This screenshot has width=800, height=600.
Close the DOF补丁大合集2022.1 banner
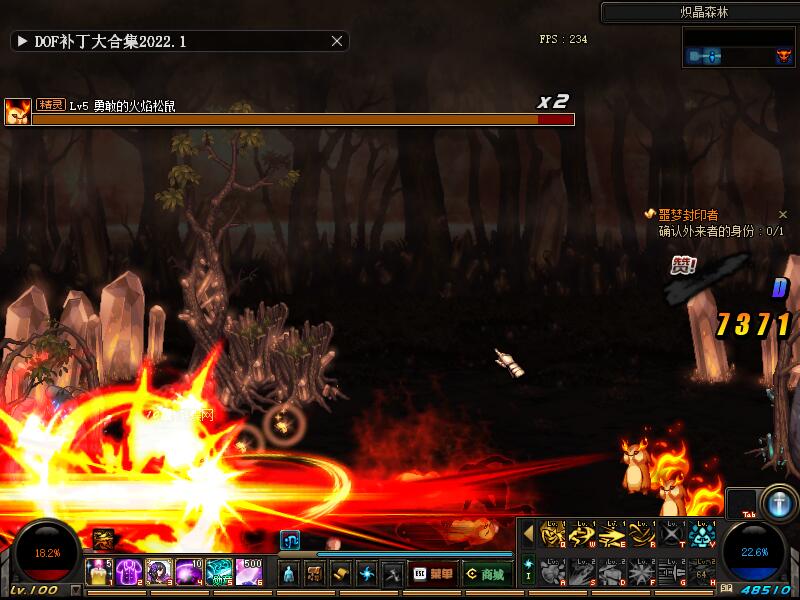pos(337,41)
